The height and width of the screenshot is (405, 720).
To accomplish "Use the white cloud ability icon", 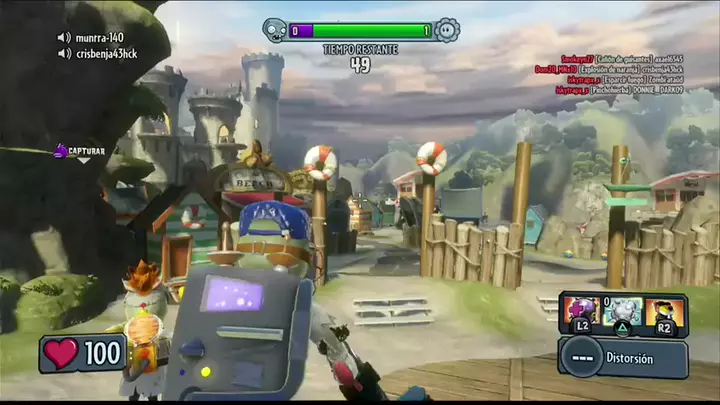I will click(x=622, y=309).
